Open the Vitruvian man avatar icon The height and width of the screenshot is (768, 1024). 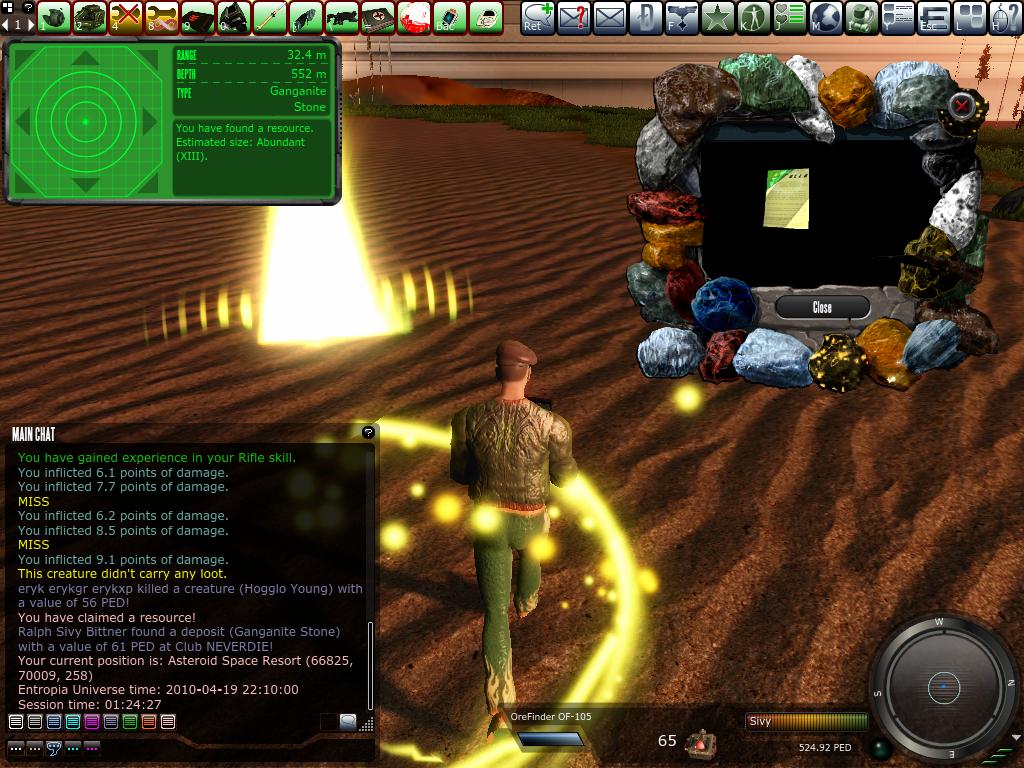(754, 17)
